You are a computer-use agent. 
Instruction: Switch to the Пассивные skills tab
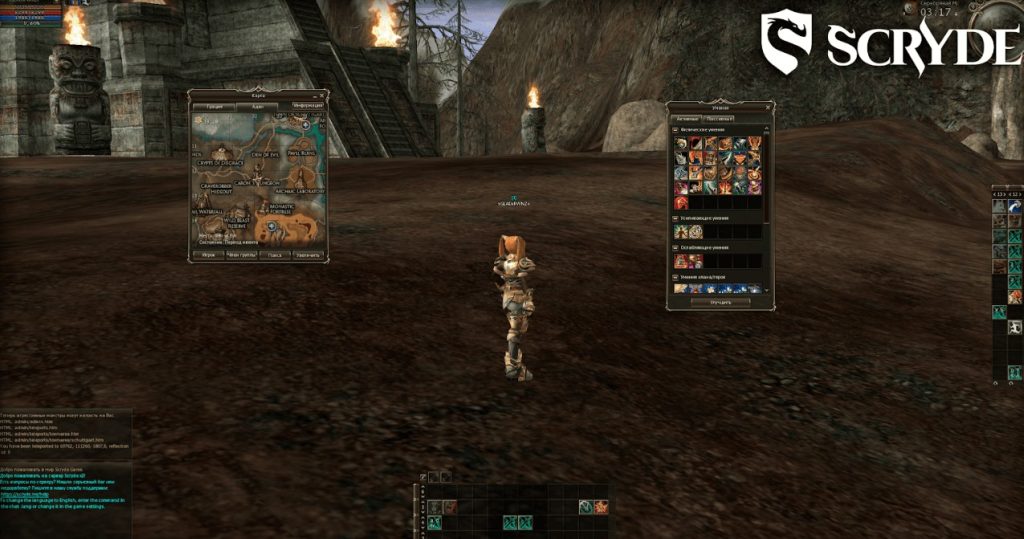(x=719, y=118)
